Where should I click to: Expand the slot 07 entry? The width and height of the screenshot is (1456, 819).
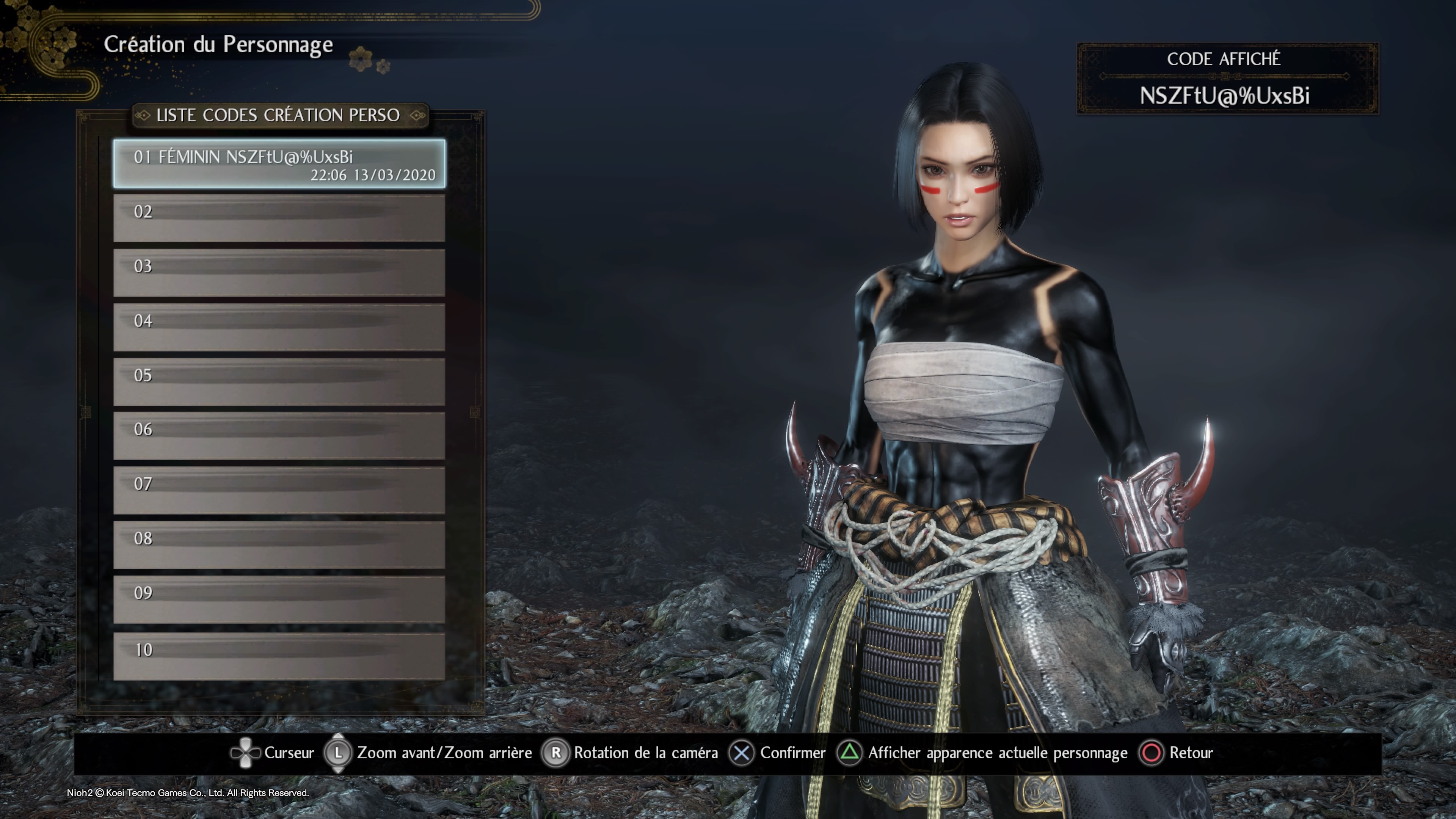click(279, 487)
